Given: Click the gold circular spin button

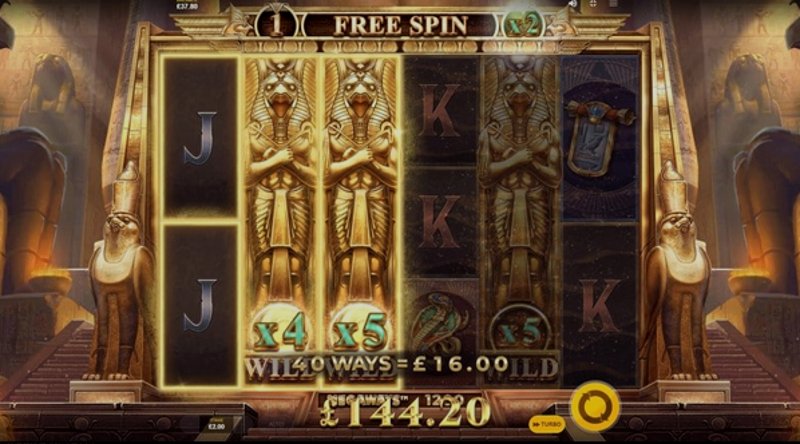Looking at the screenshot, I should click(x=590, y=407).
